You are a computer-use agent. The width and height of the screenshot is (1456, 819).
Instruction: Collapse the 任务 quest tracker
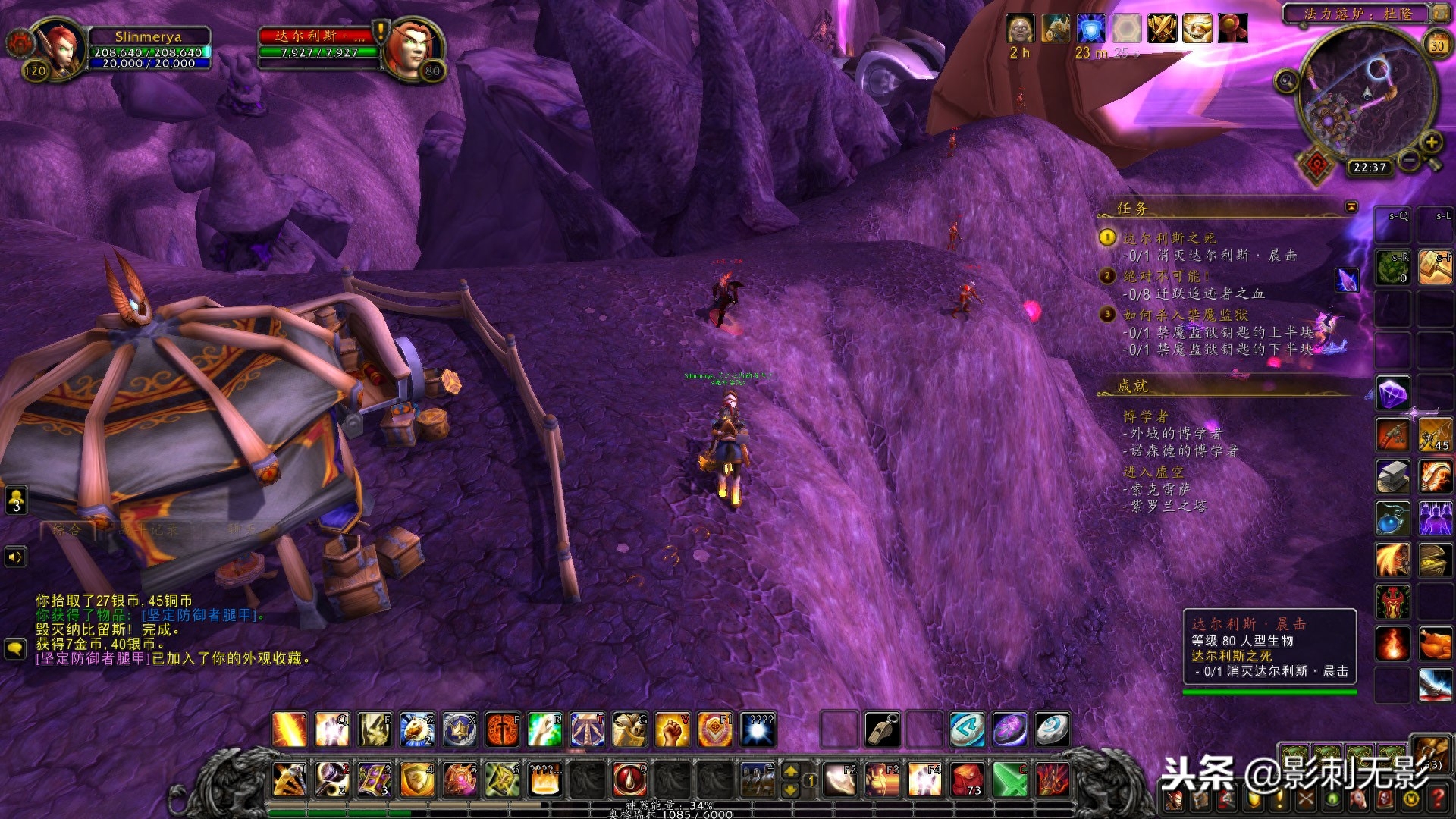1351,206
